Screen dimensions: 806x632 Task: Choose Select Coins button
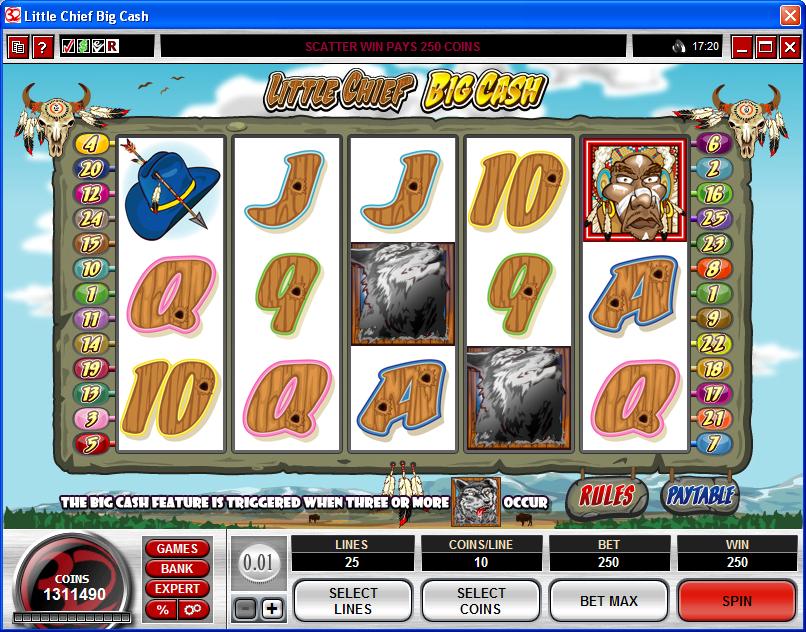480,601
